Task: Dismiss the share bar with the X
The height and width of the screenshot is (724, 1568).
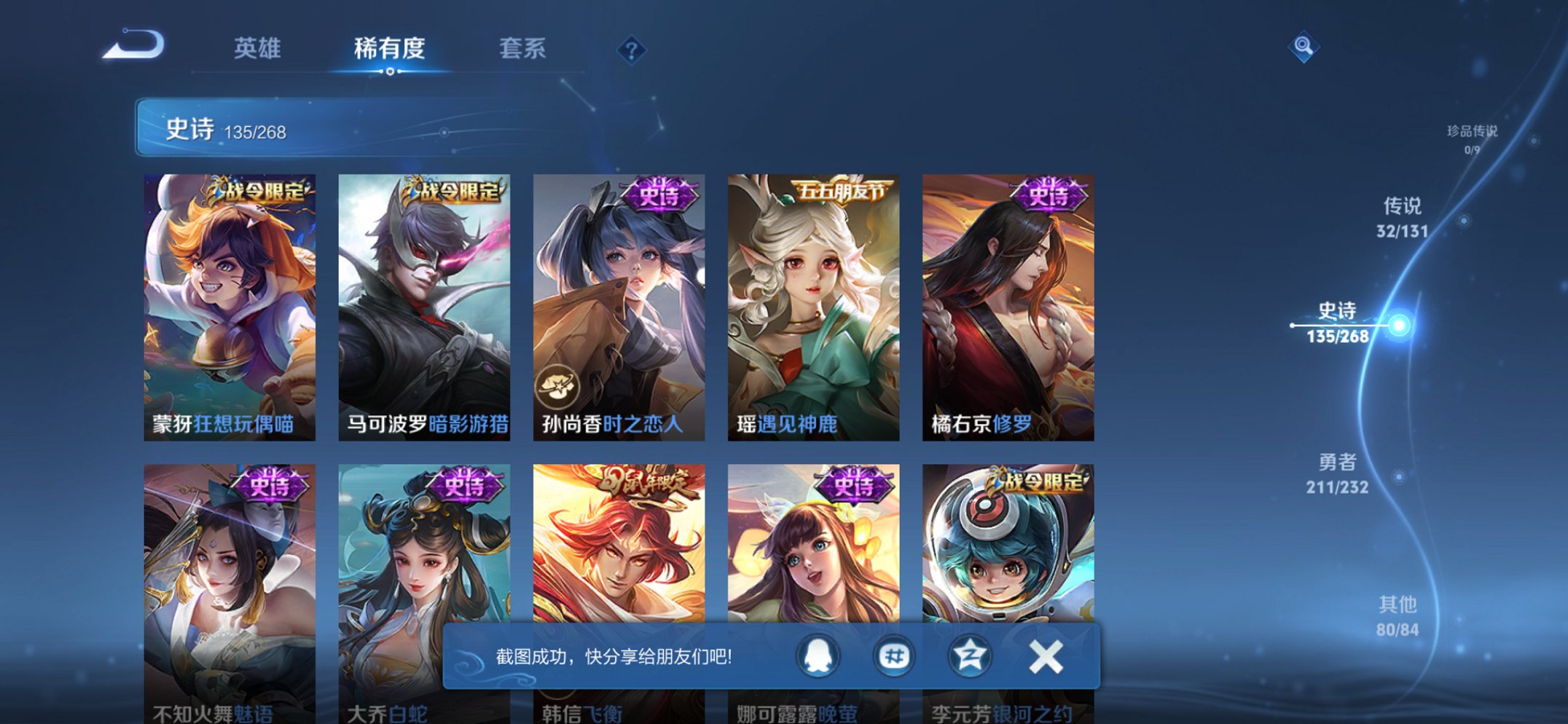Action: pos(1046,656)
